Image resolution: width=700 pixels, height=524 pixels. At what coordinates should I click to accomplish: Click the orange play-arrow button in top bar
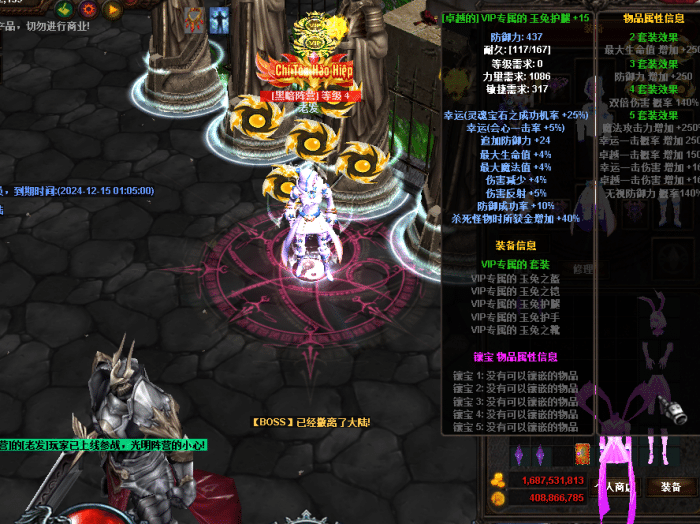pyautogui.click(x=113, y=9)
